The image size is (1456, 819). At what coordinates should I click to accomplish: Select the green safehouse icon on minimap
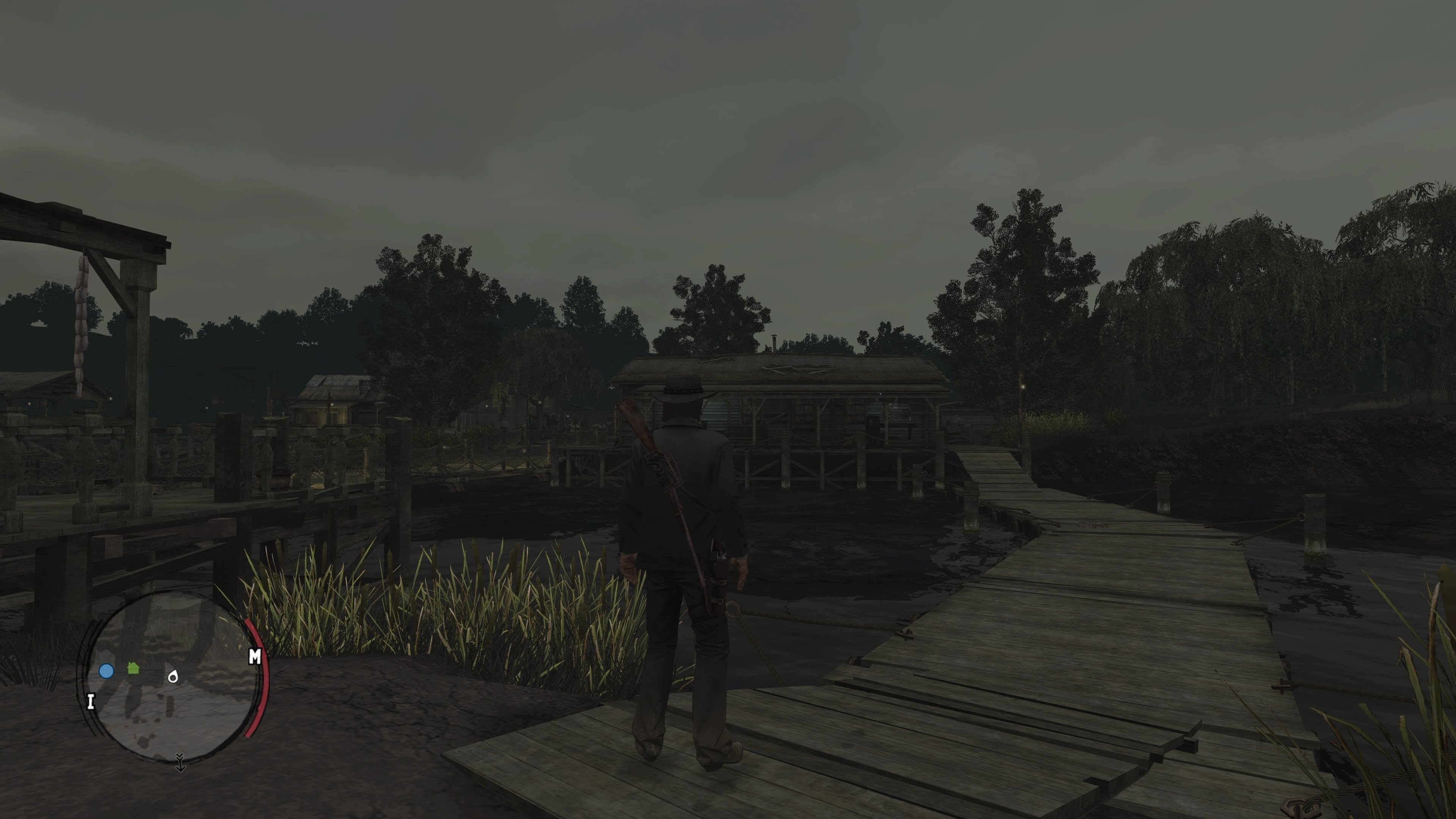tap(133, 669)
